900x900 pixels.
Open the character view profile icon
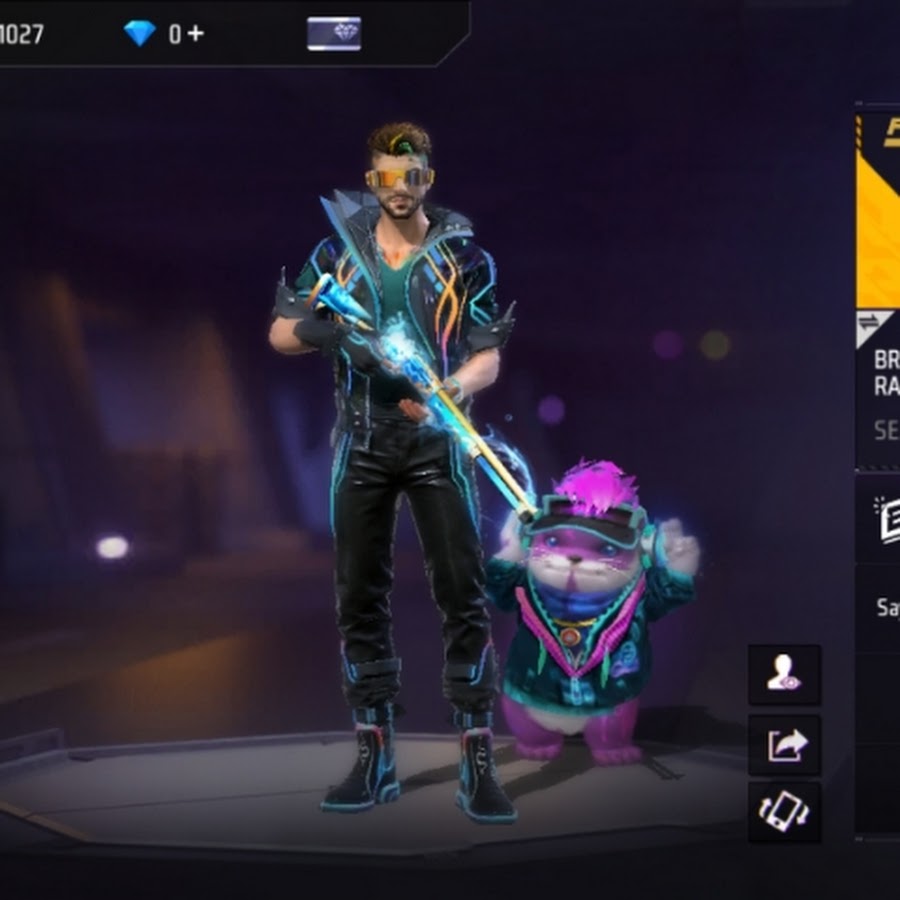(x=784, y=675)
